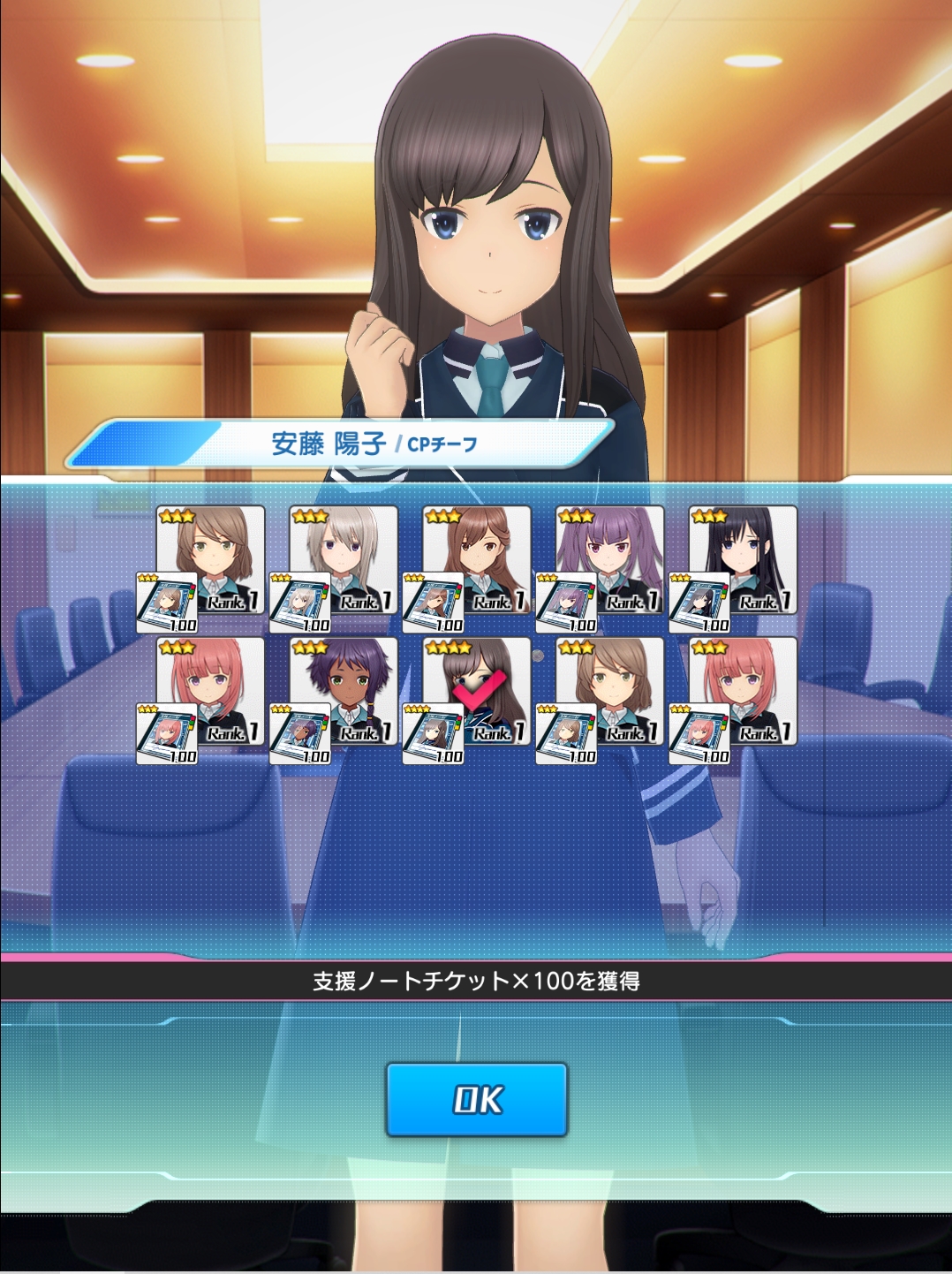
Task: Confirm with the OK button
Action: (x=476, y=1099)
